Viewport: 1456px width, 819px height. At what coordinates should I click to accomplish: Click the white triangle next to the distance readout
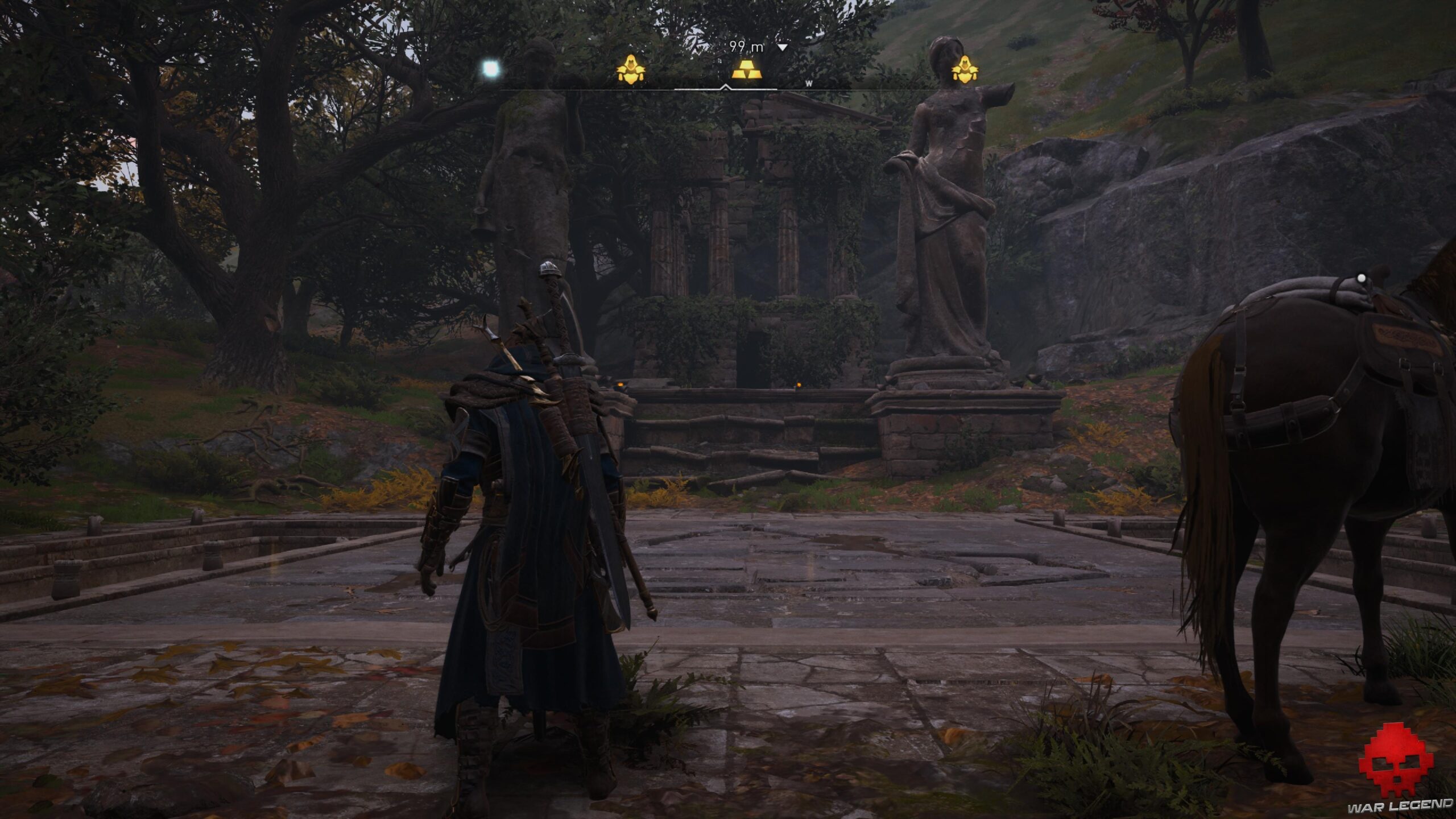[783, 47]
